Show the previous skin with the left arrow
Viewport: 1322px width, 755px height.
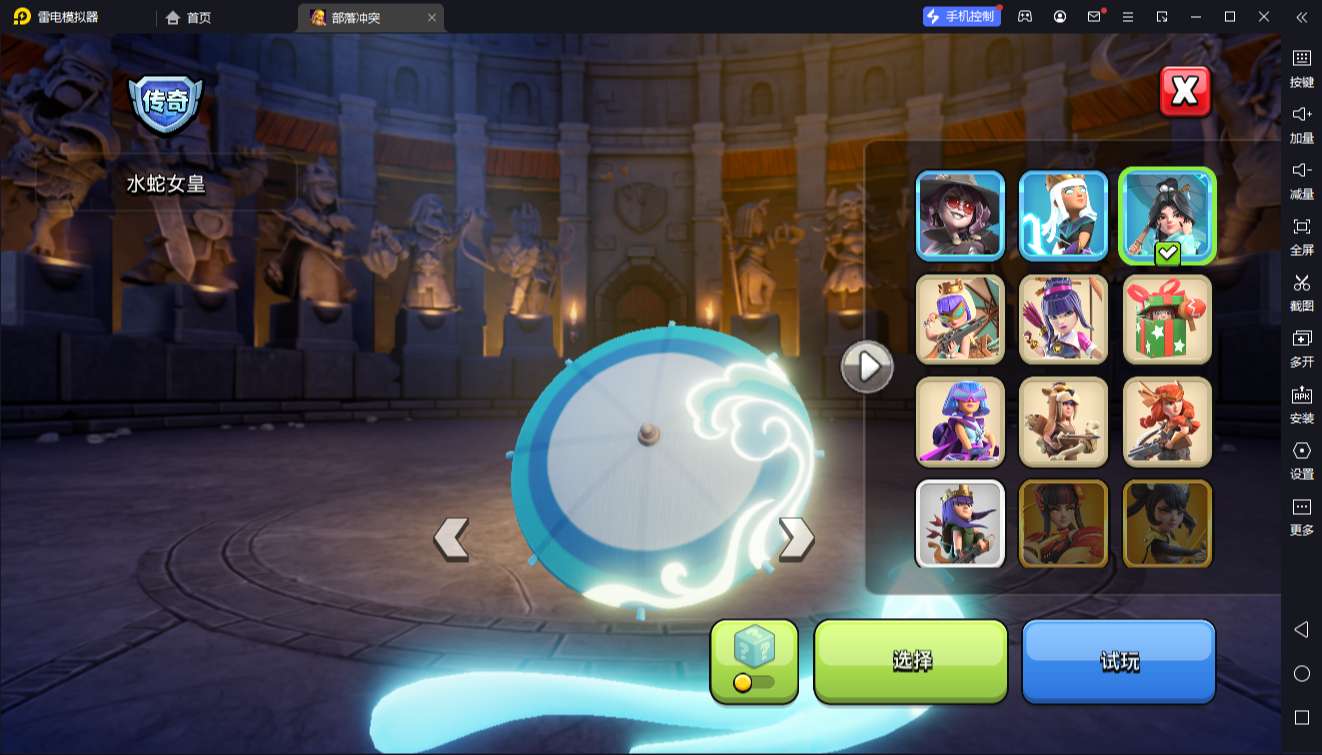[x=451, y=539]
